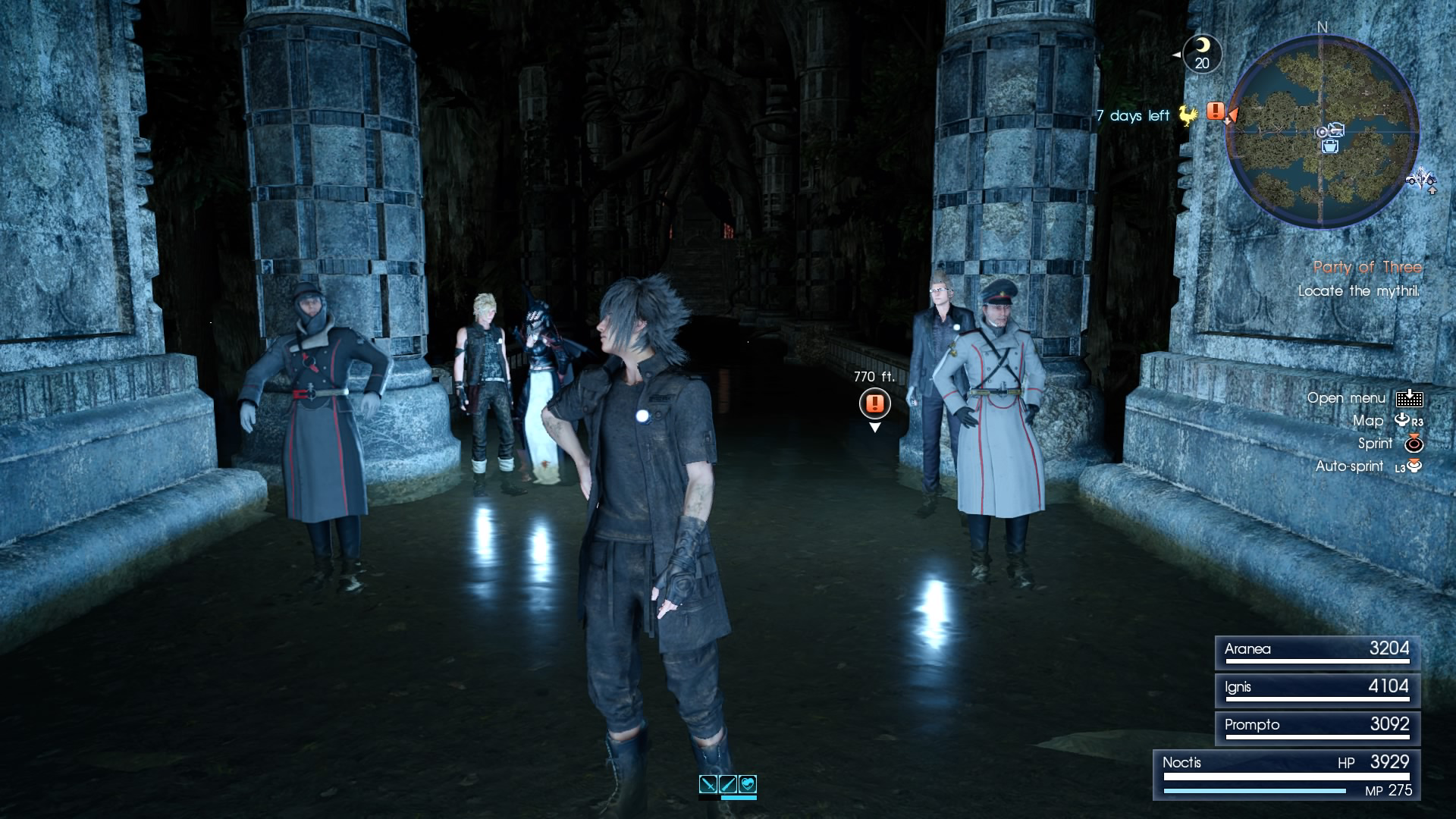Screen dimensions: 1456x819
Task: Click the circular minimap
Action: 1323,131
